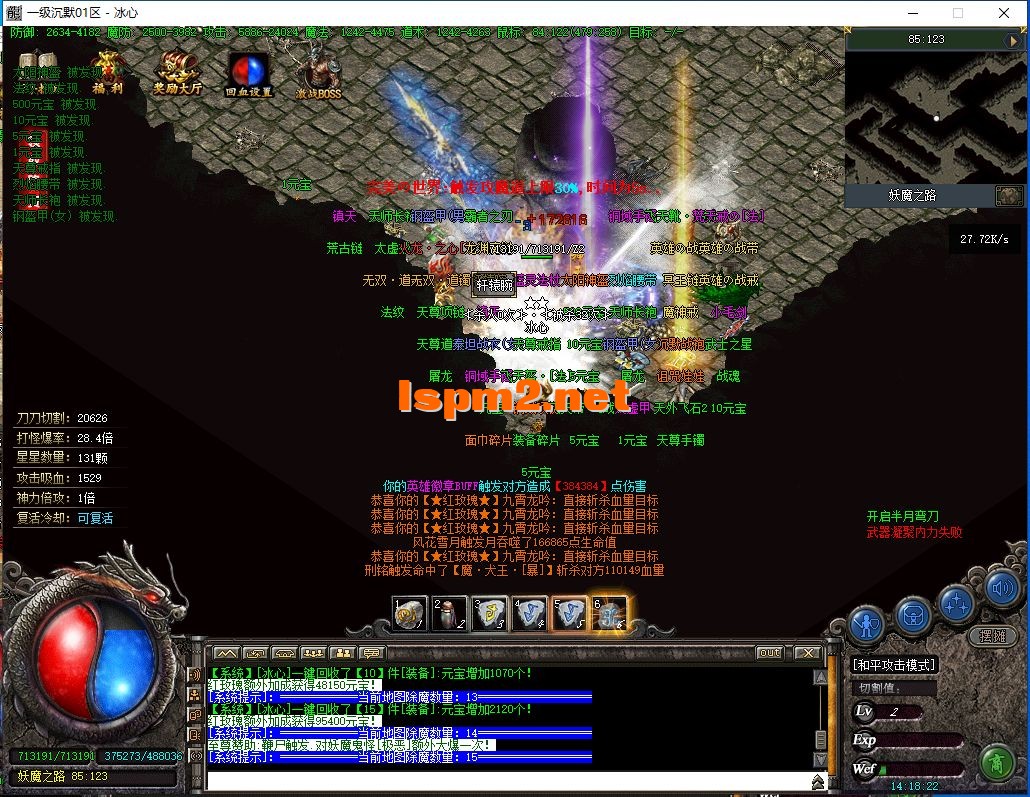This screenshot has height=797, width=1030.
Task: Open the green 商 shop button
Action: pos(996,763)
